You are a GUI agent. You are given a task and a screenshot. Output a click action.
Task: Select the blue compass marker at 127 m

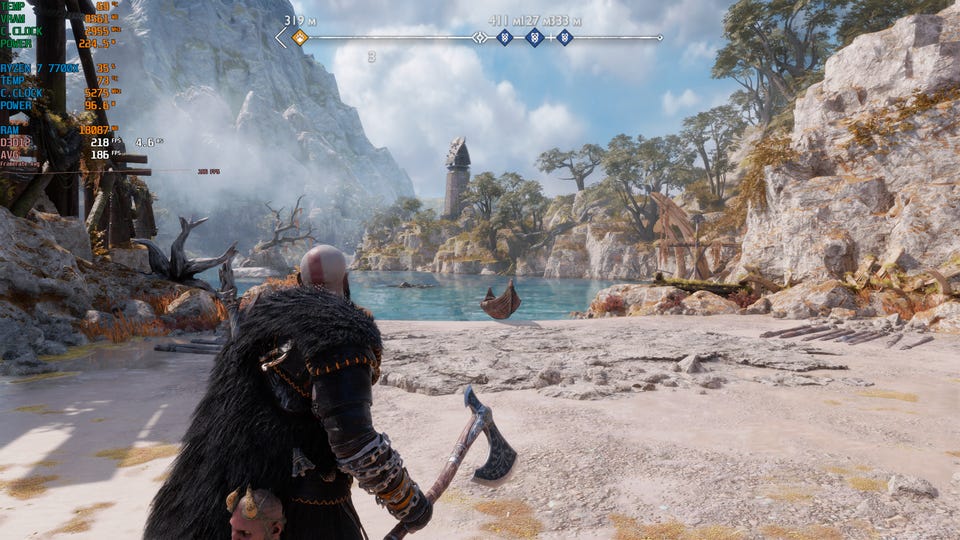(534, 38)
